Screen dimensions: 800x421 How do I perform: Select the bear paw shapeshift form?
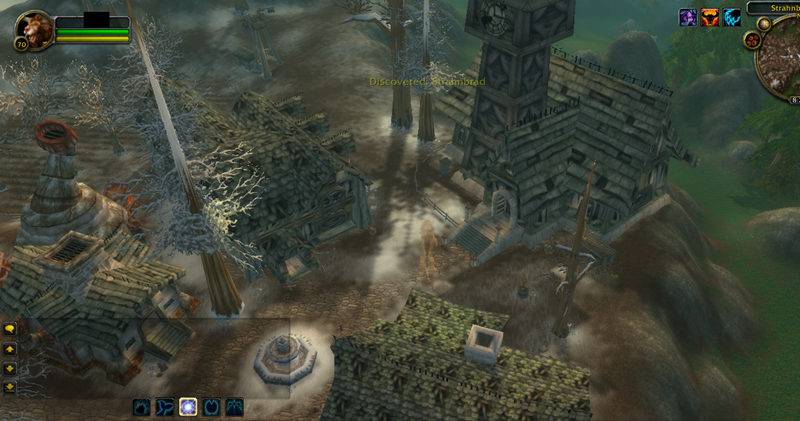click(x=142, y=407)
